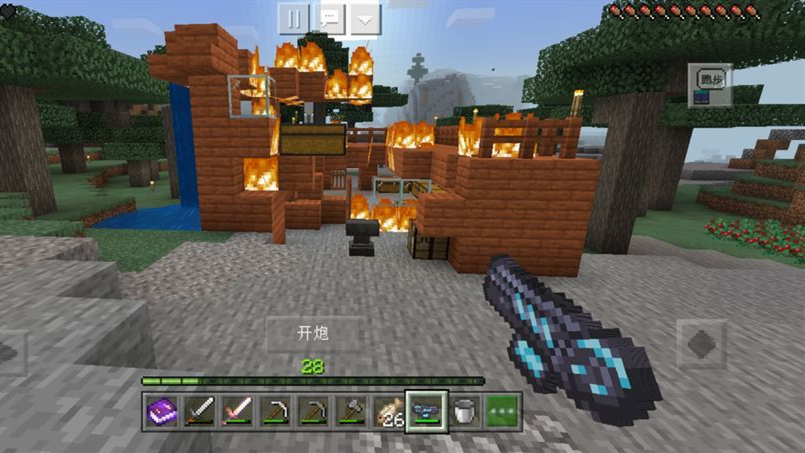The height and width of the screenshot is (453, 805).
Task: Select the axe hotbar slot
Action: 351,410
